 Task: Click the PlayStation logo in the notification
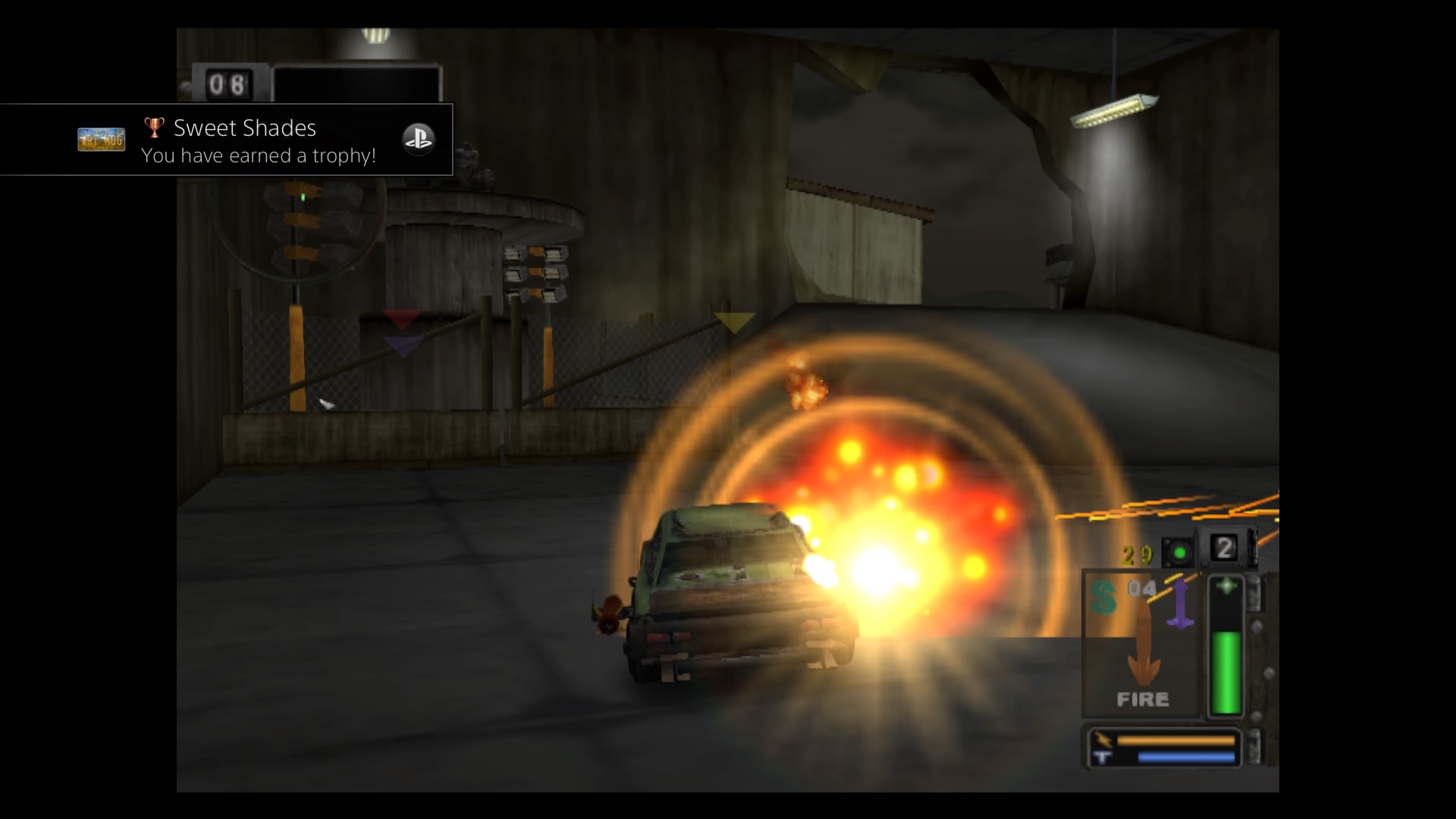tap(419, 140)
